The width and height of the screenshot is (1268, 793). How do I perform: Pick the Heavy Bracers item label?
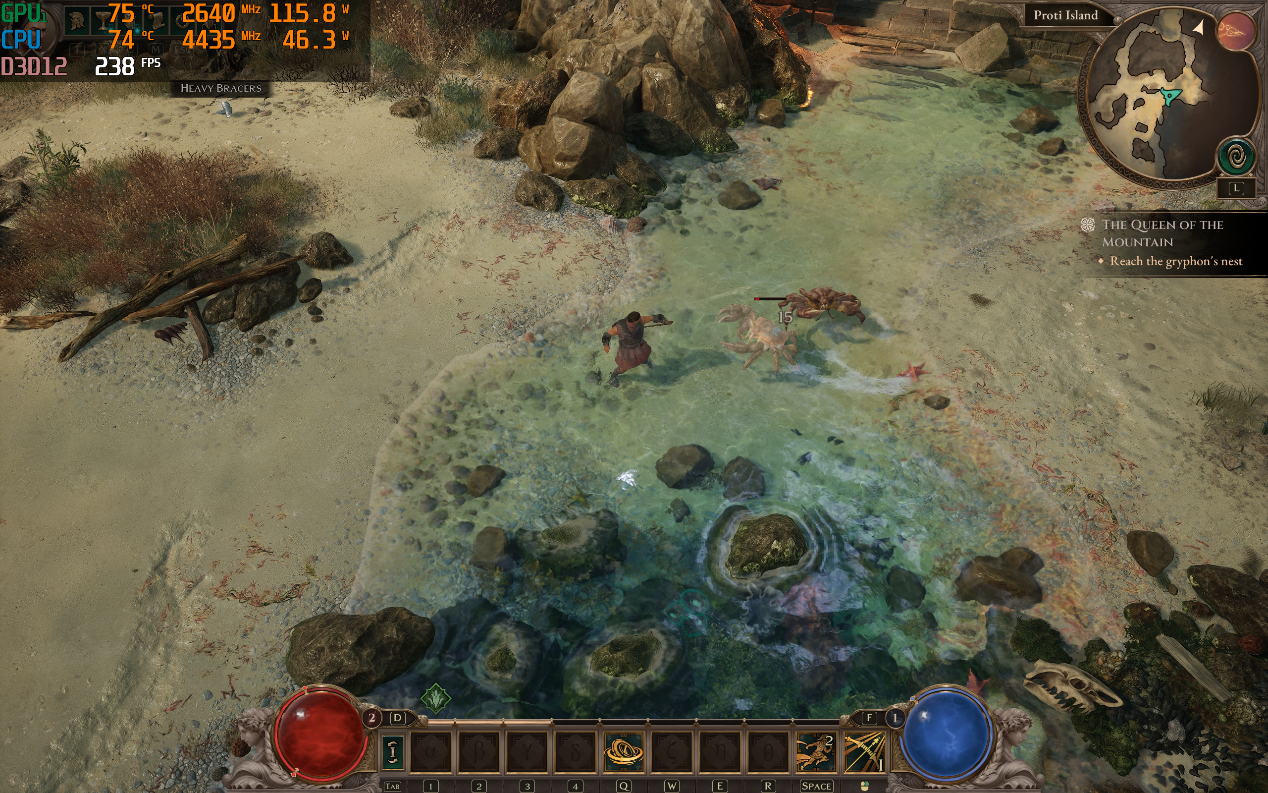(x=220, y=88)
